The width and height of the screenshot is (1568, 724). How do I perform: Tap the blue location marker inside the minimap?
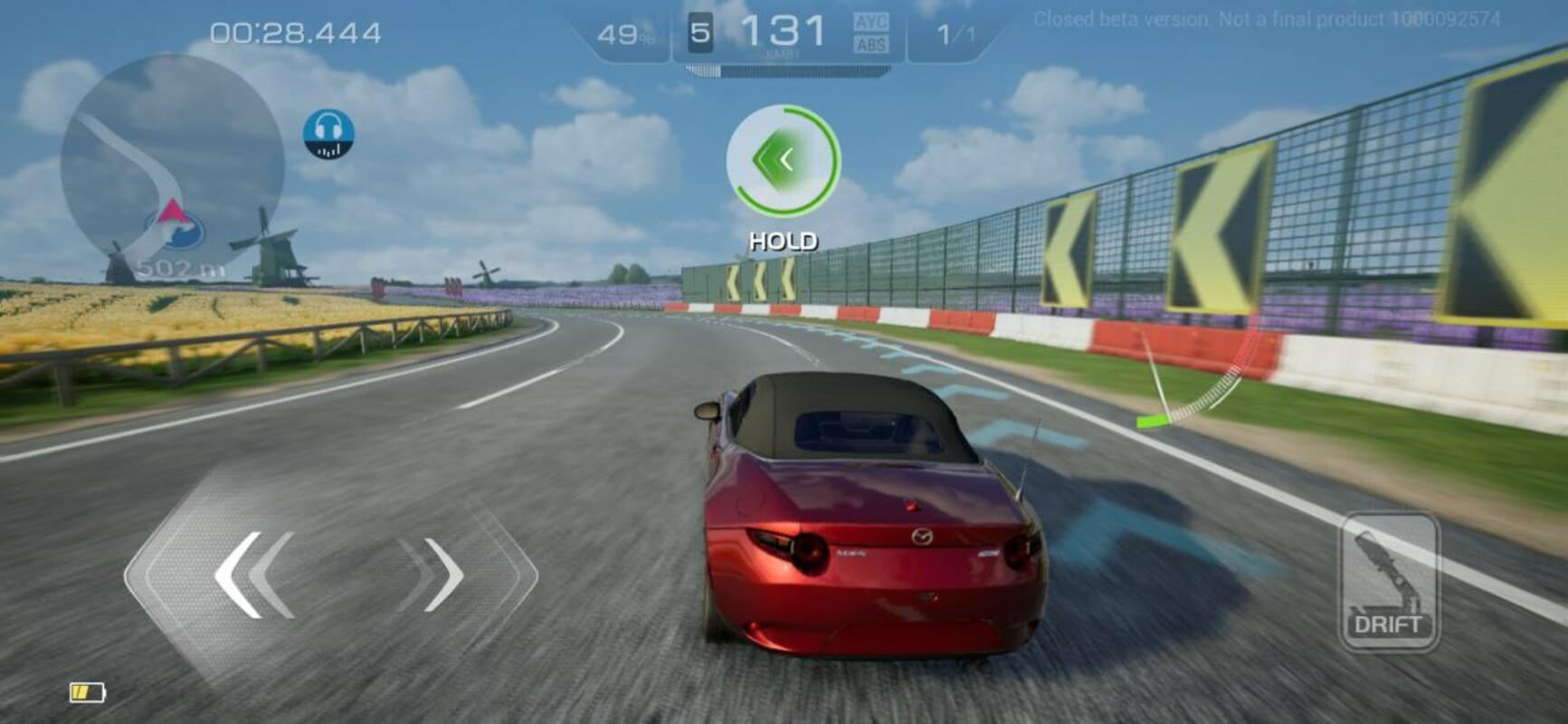176,231
